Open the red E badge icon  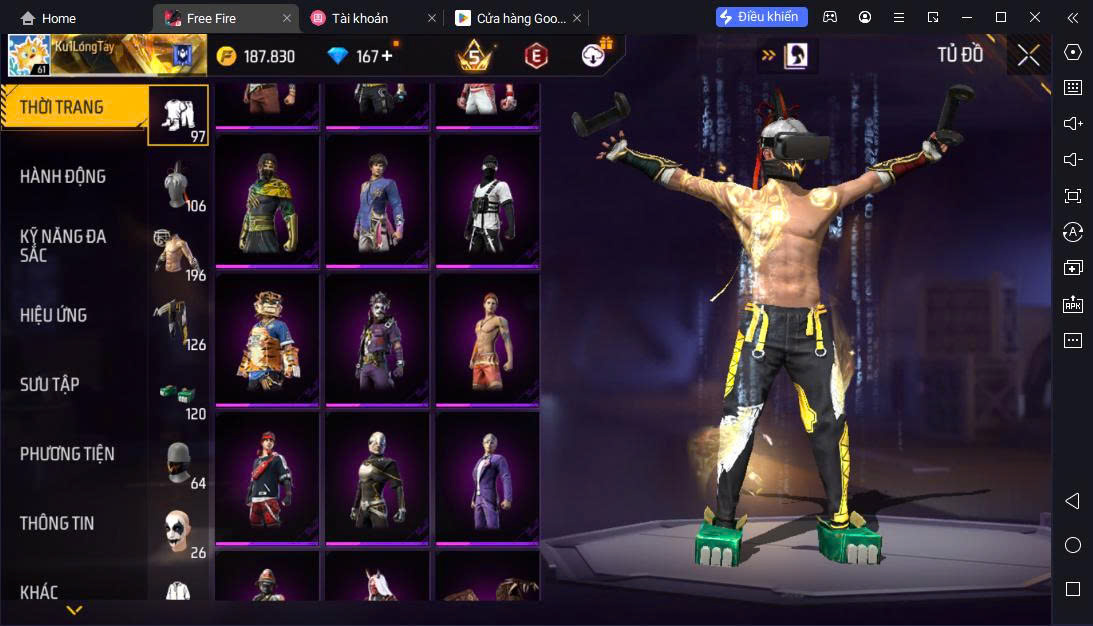[537, 56]
